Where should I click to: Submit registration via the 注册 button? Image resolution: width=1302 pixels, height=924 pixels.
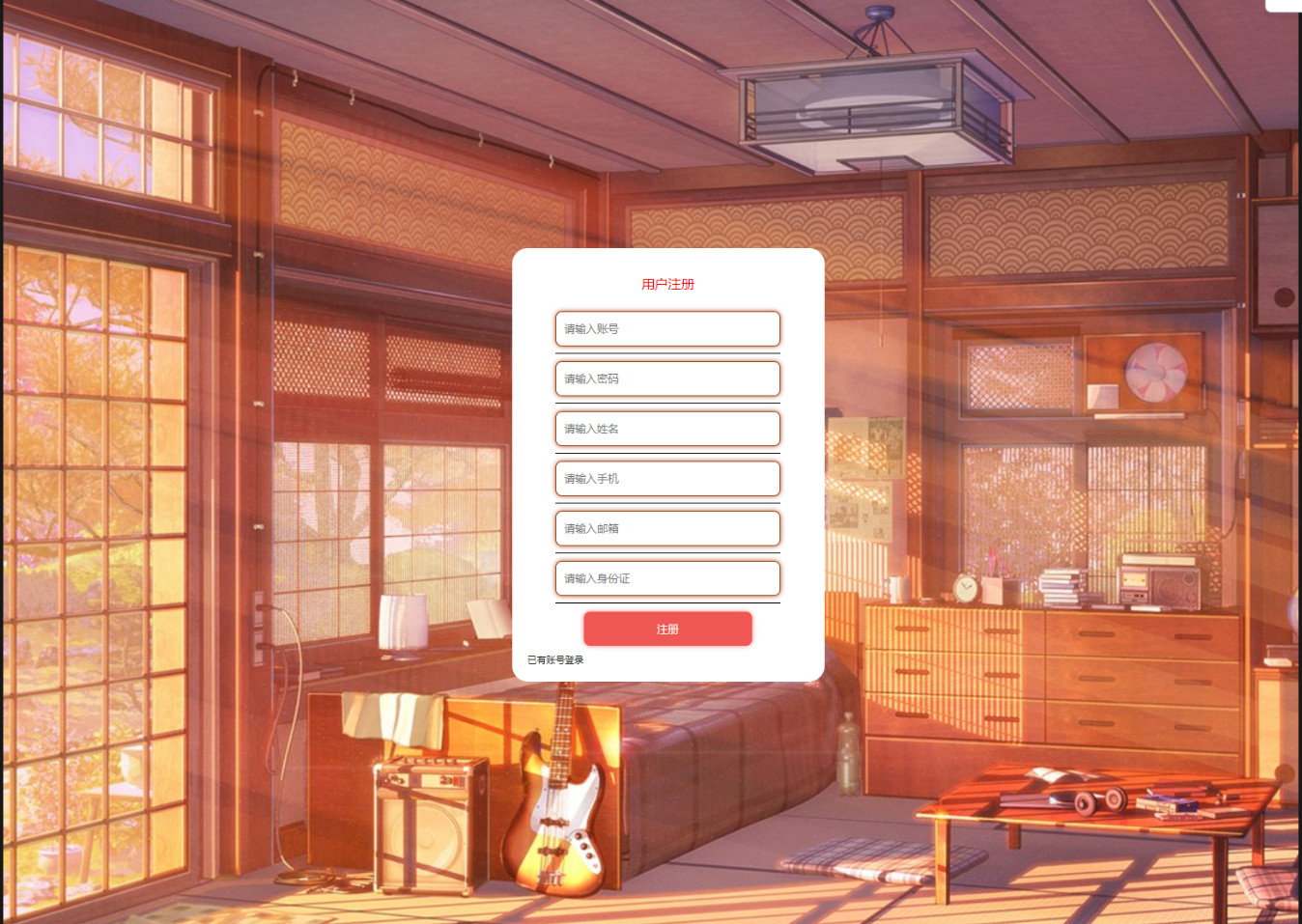tap(667, 629)
